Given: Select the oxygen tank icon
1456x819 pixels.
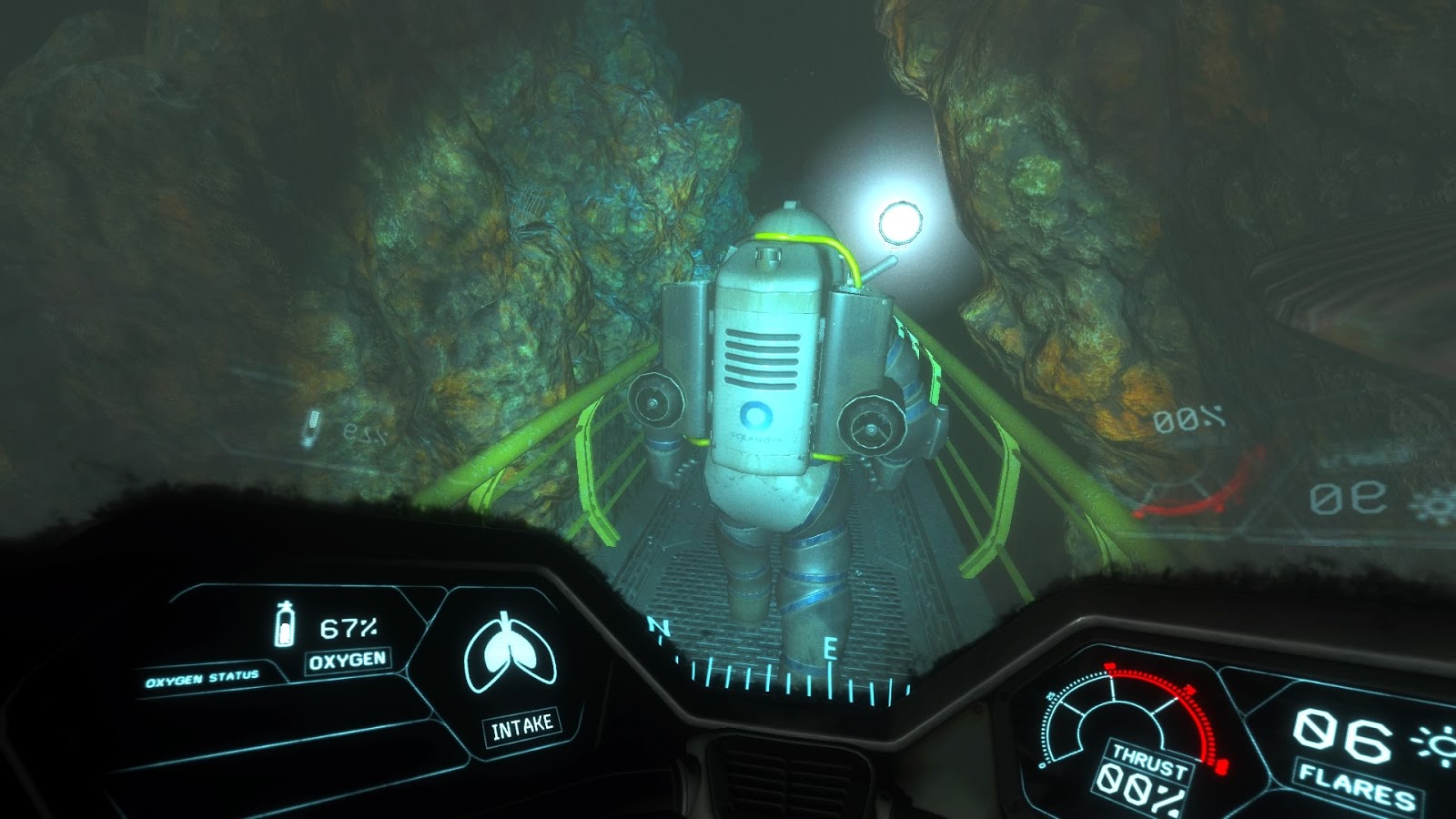Looking at the screenshot, I should click(x=287, y=626).
